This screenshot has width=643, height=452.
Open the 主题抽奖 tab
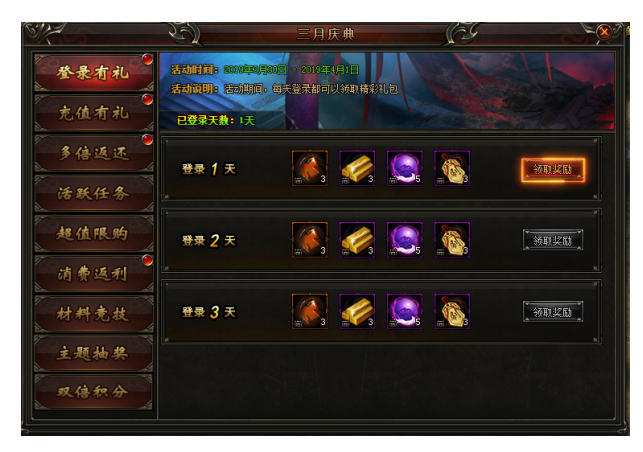point(93,352)
